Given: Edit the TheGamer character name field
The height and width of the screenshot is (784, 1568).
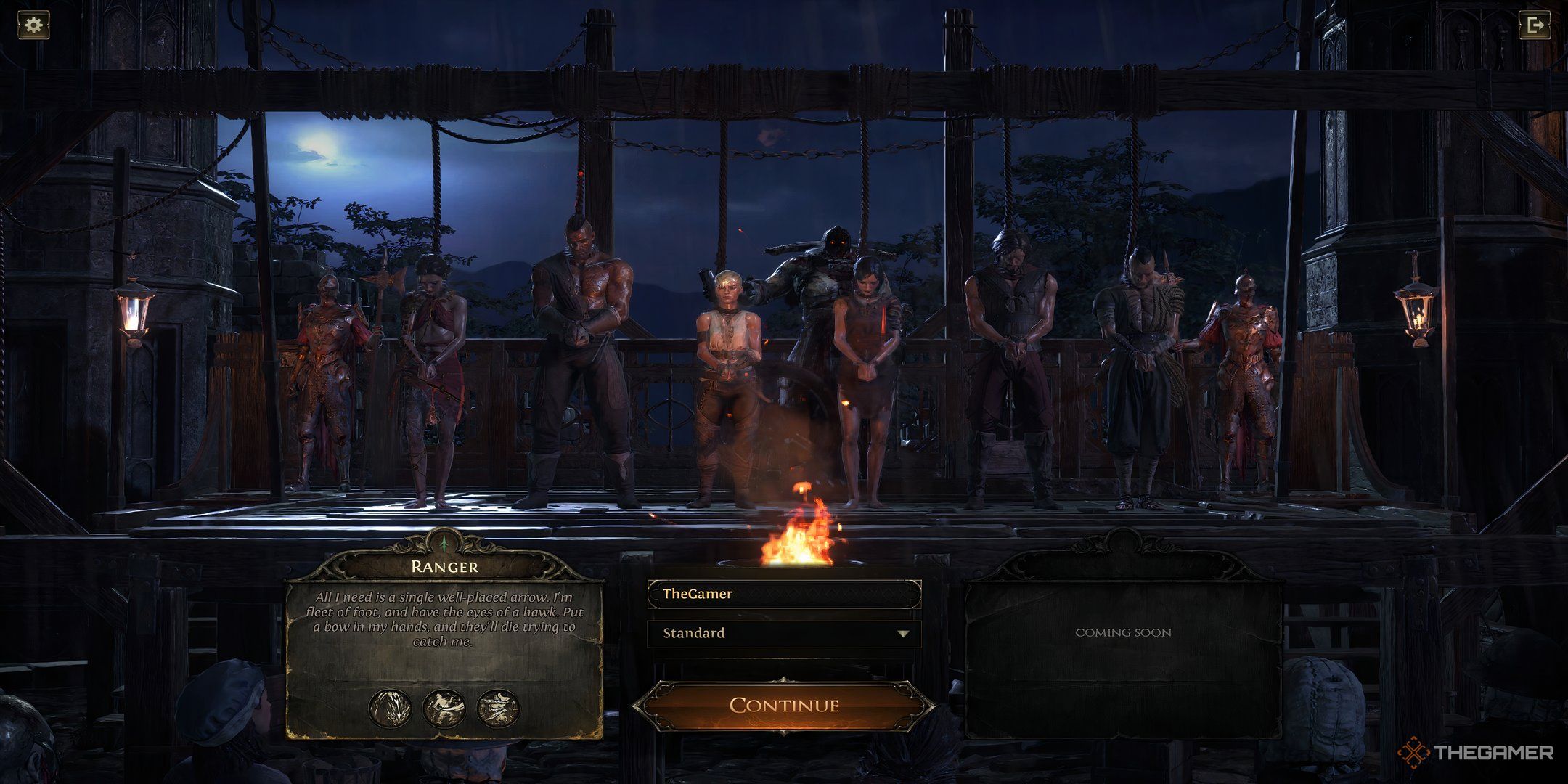Looking at the screenshot, I should [x=784, y=594].
